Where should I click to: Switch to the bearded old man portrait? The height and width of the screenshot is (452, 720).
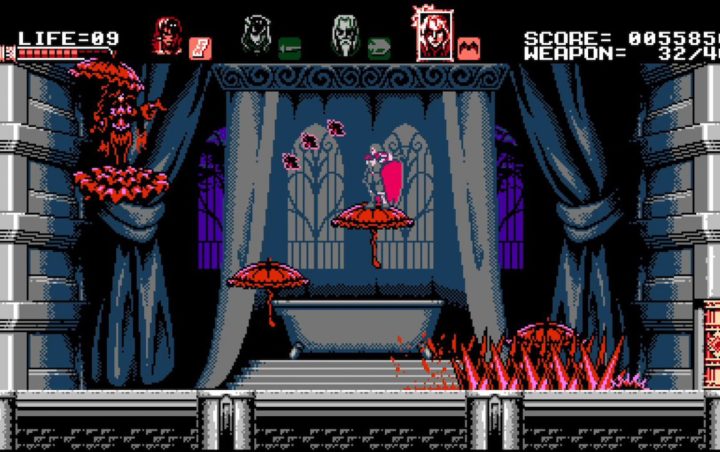point(344,35)
